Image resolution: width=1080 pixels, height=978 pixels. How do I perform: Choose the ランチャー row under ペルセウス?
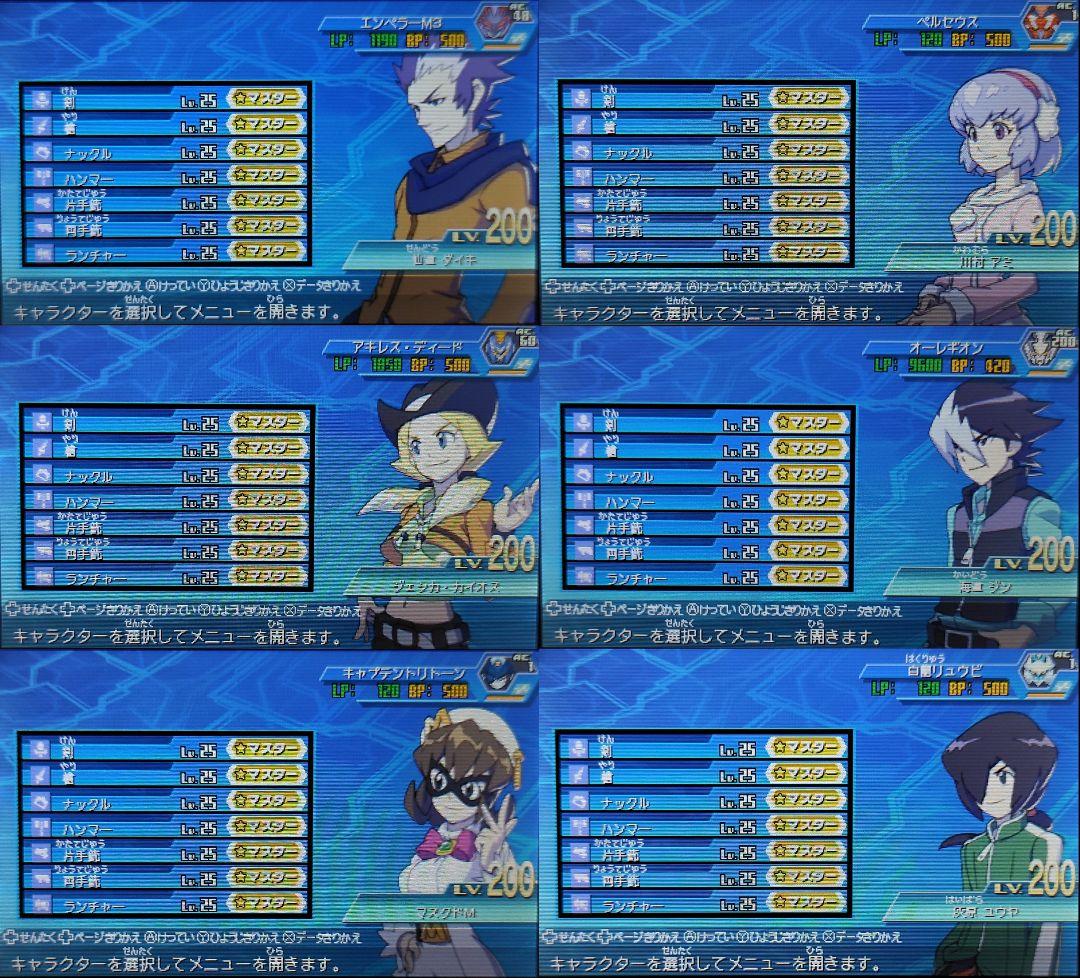(706, 254)
